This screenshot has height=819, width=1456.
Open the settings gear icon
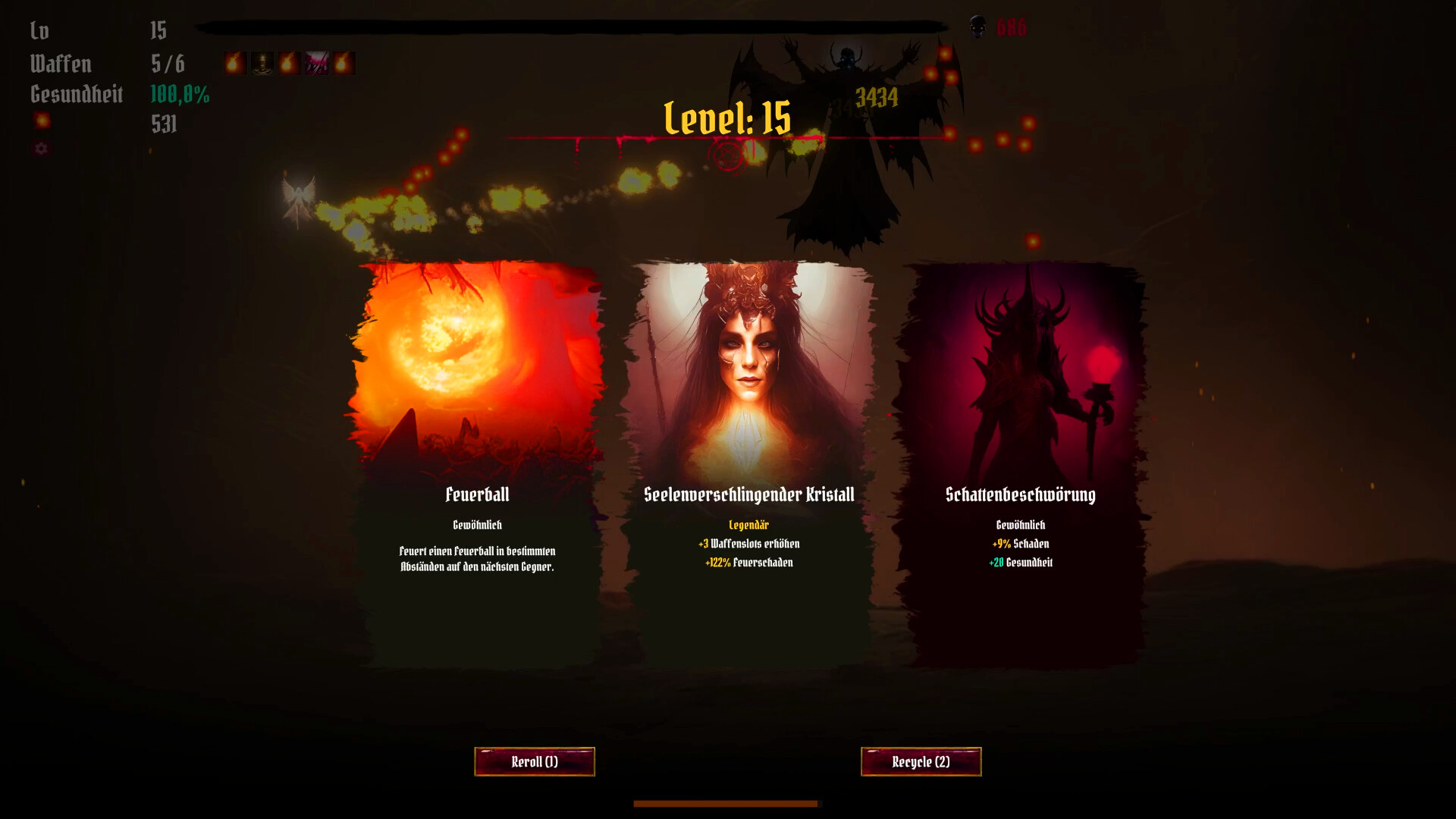[x=42, y=149]
